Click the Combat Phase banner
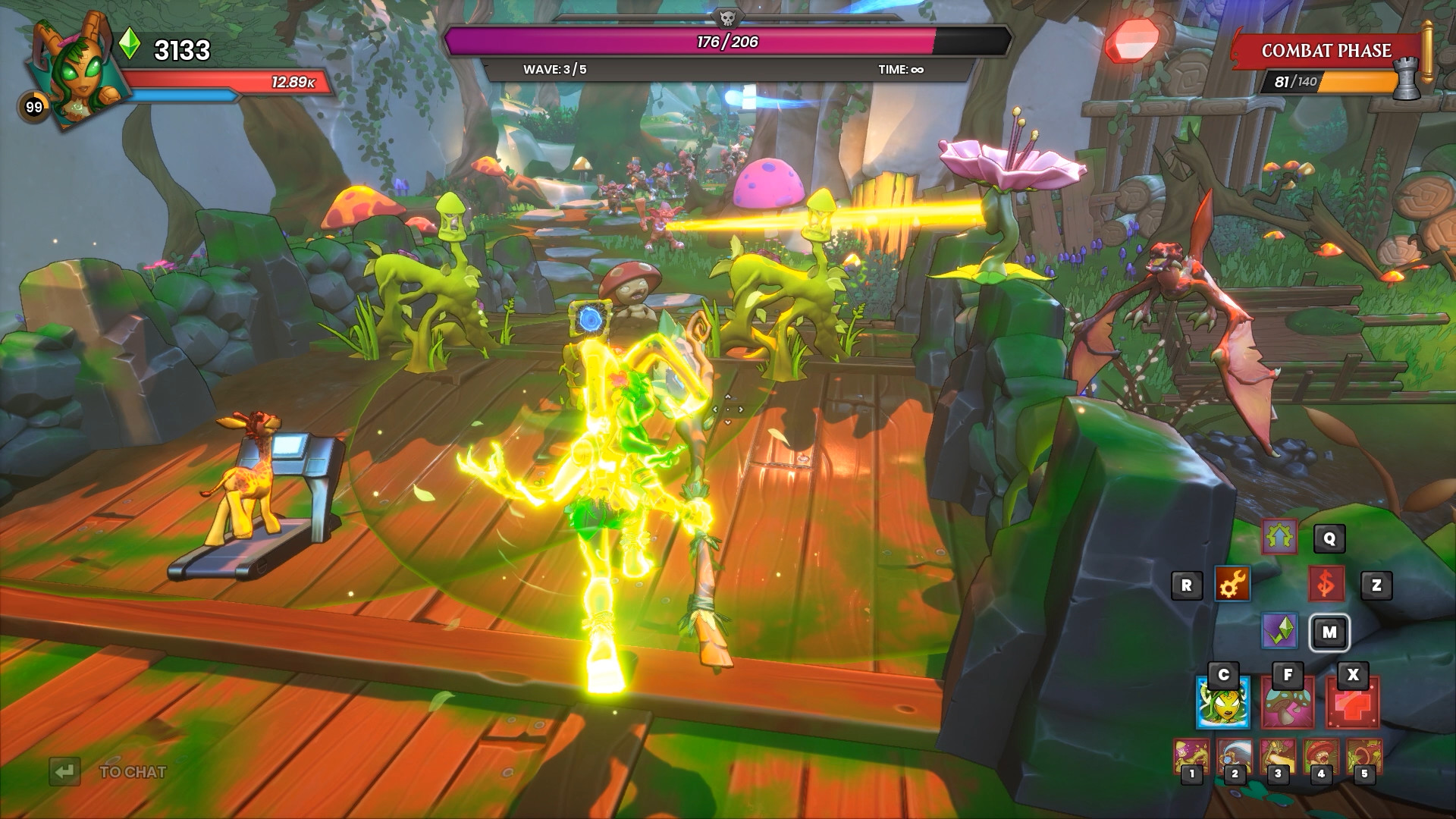This screenshot has width=1456, height=819. (1326, 51)
